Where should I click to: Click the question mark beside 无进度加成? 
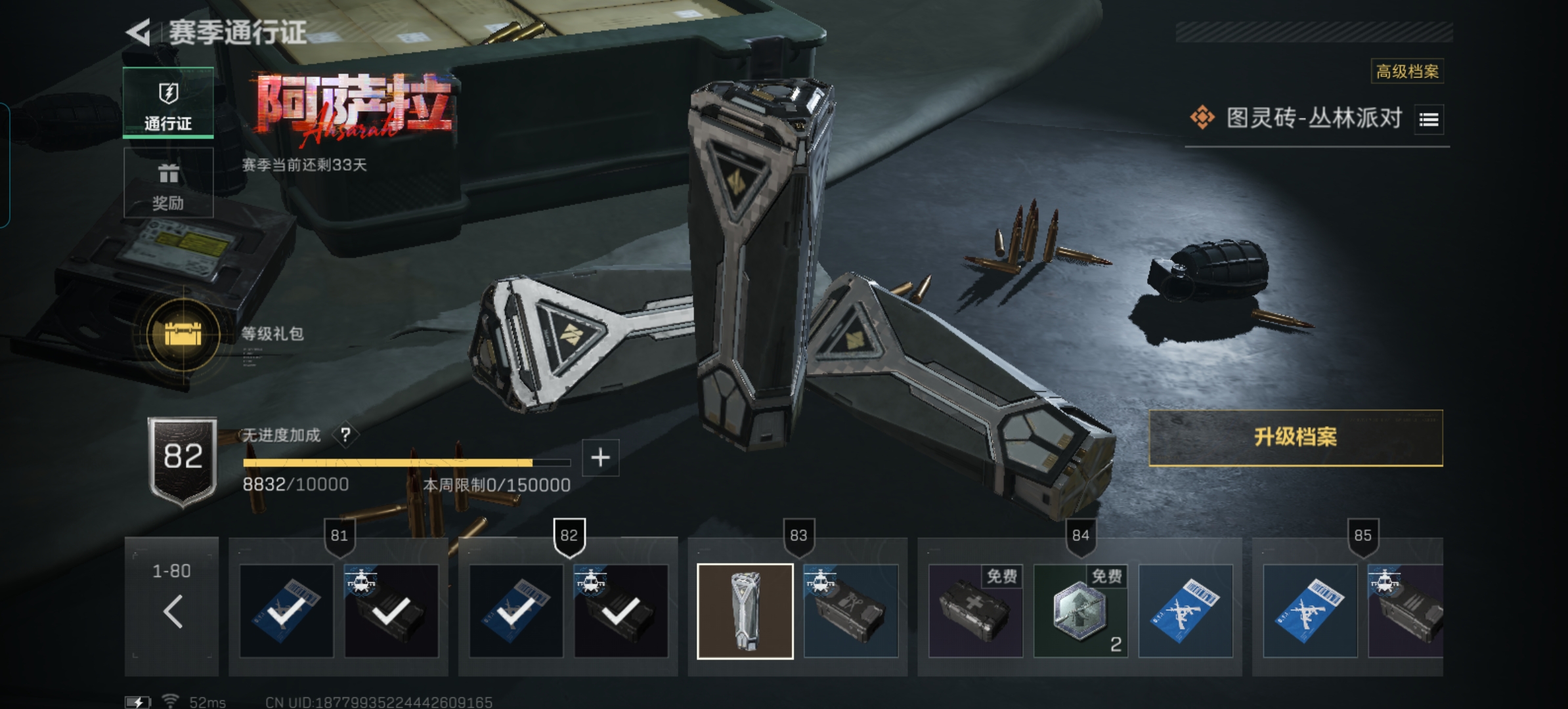pyautogui.click(x=345, y=435)
